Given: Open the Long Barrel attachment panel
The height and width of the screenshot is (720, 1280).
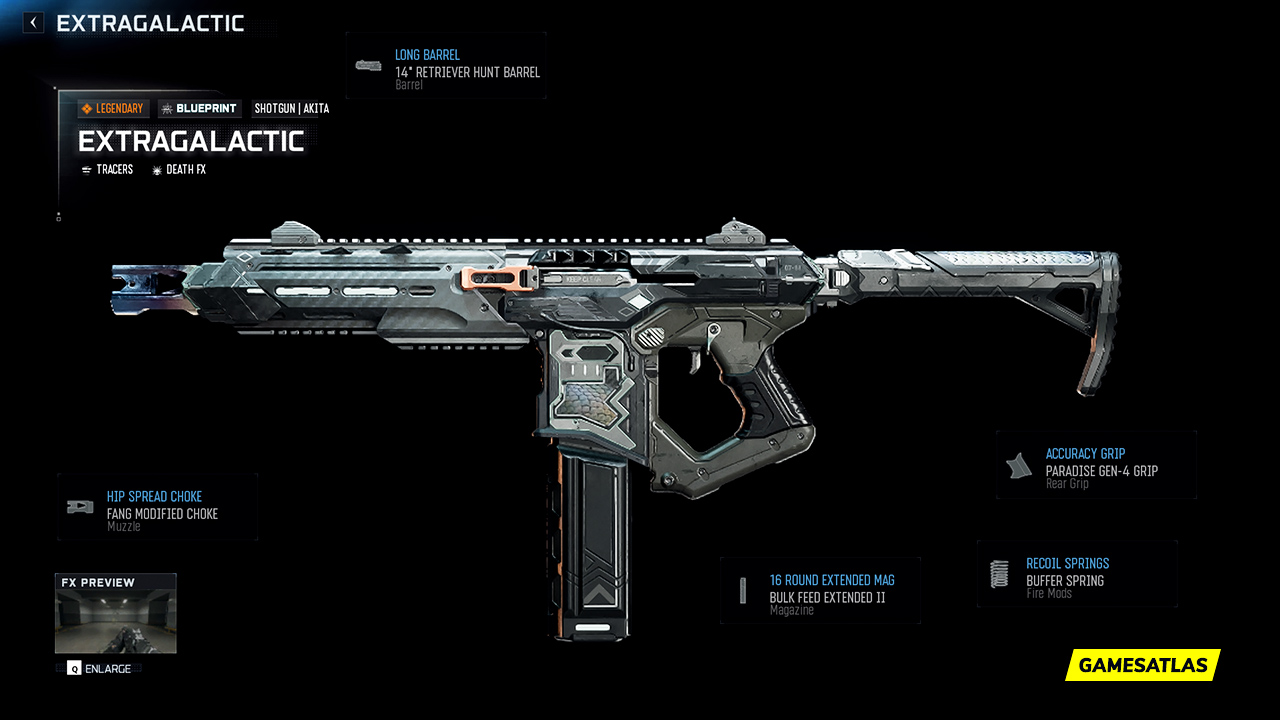Looking at the screenshot, I should (446, 66).
